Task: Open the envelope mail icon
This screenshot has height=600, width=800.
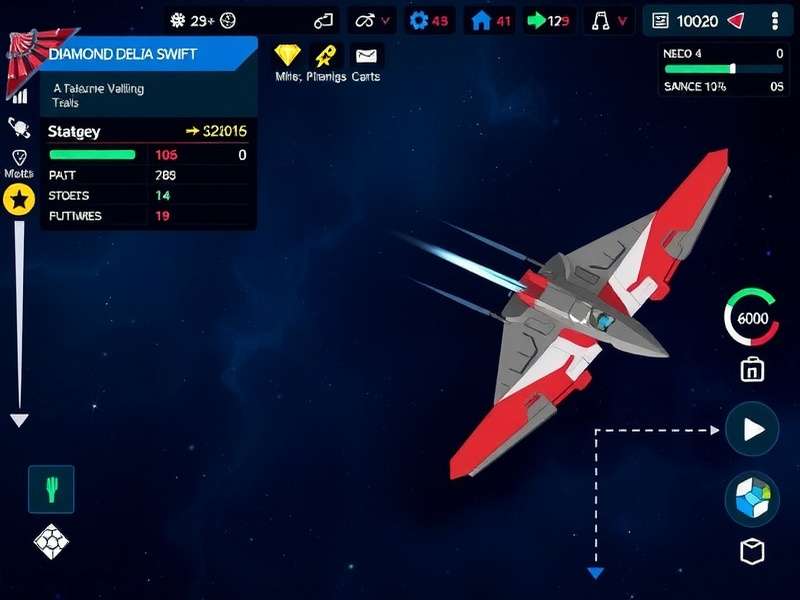Action: click(x=366, y=56)
